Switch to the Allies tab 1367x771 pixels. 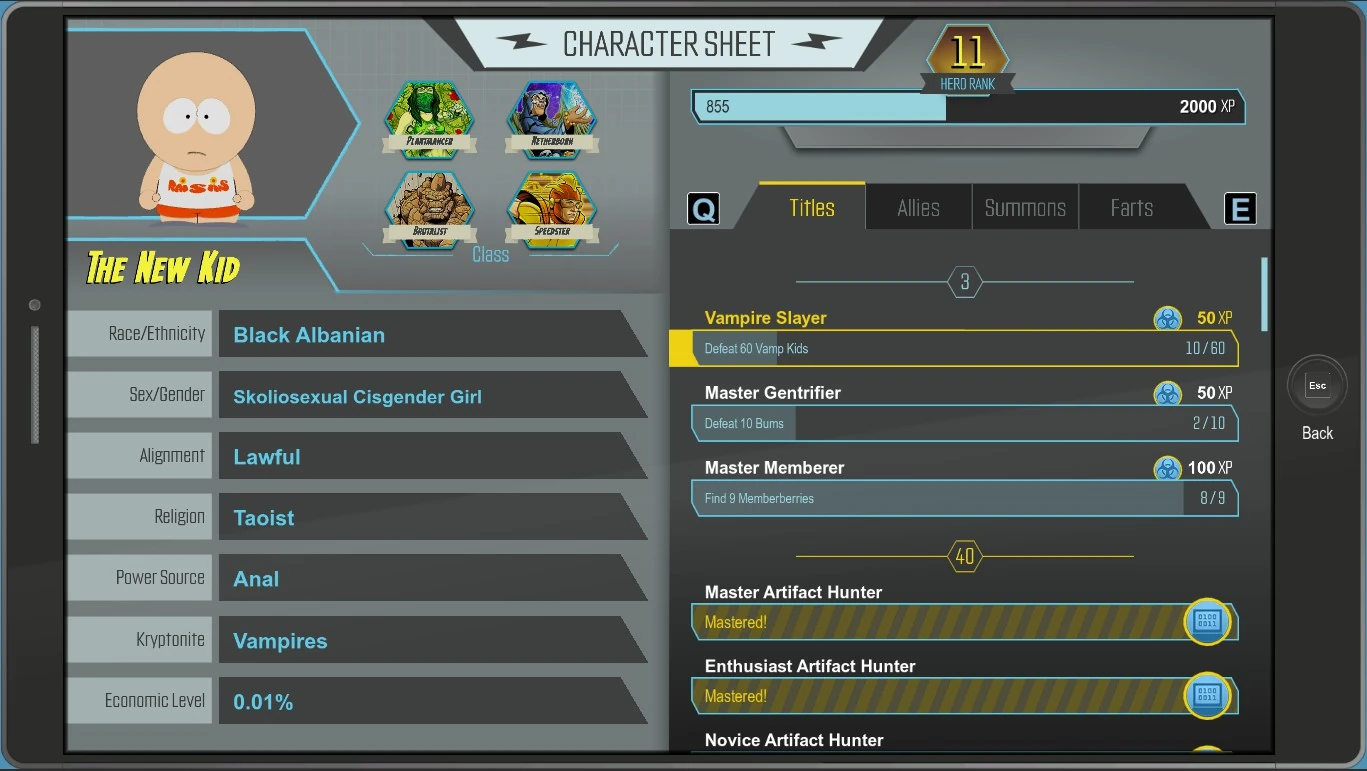click(917, 207)
